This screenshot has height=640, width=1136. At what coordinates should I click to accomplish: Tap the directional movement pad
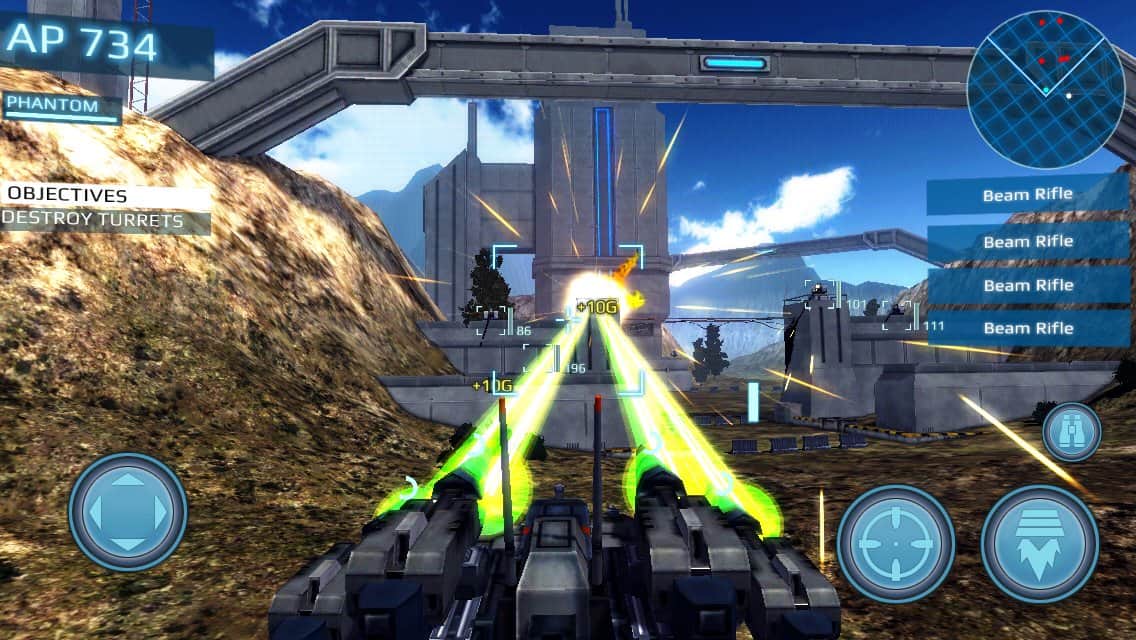pyautogui.click(x=127, y=512)
